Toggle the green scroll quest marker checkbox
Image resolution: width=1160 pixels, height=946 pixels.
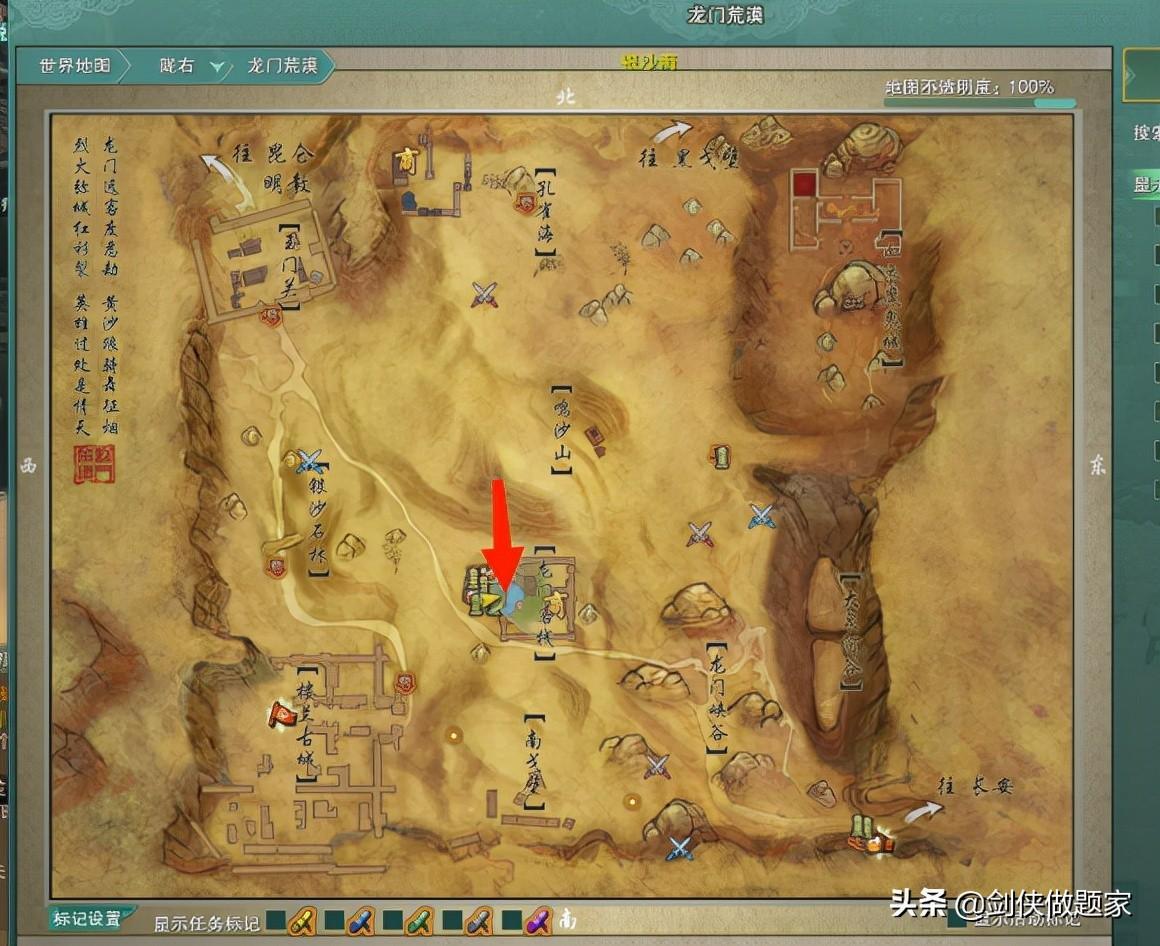coord(392,919)
